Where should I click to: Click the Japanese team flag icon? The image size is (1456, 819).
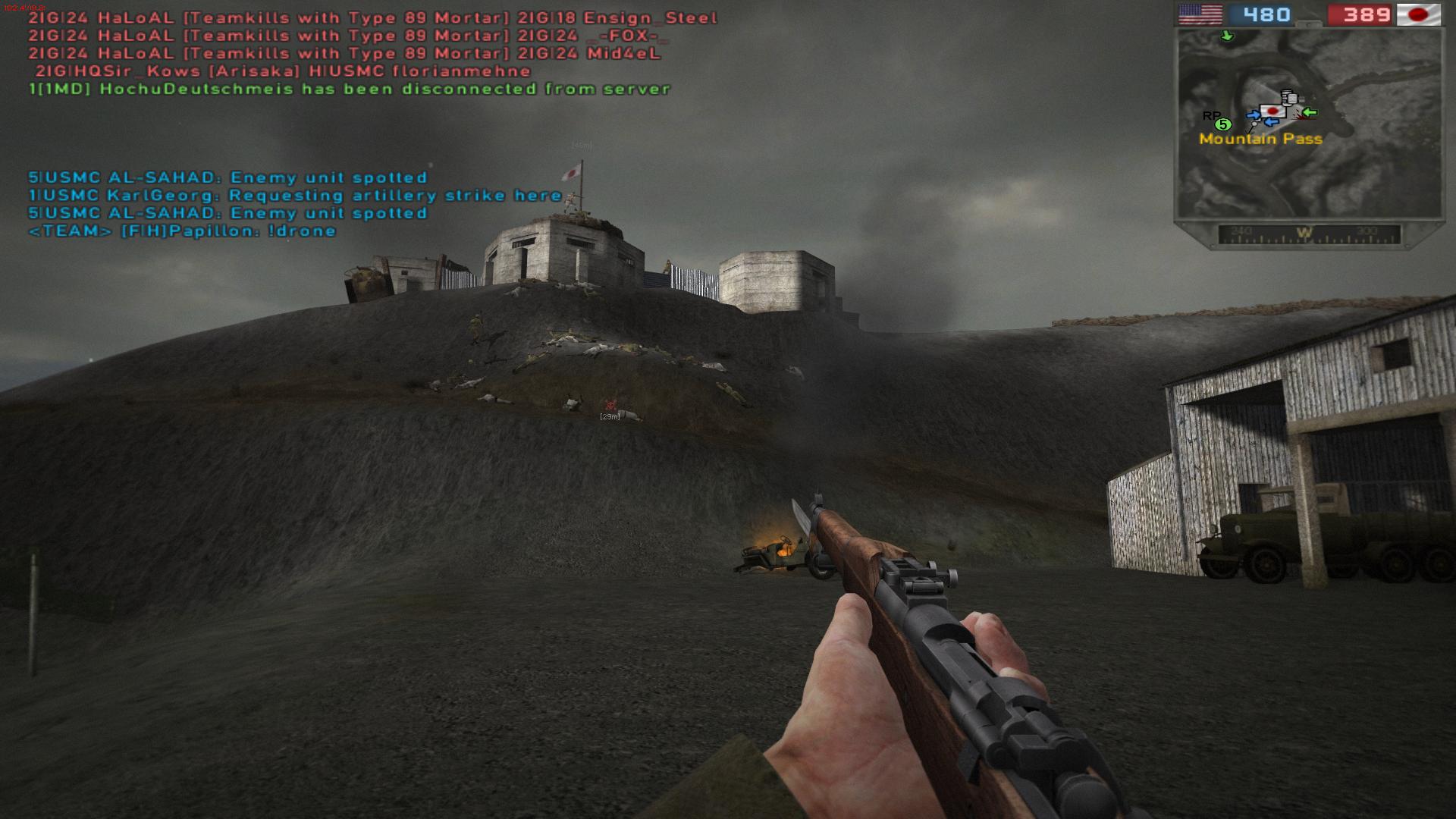(x=1418, y=14)
